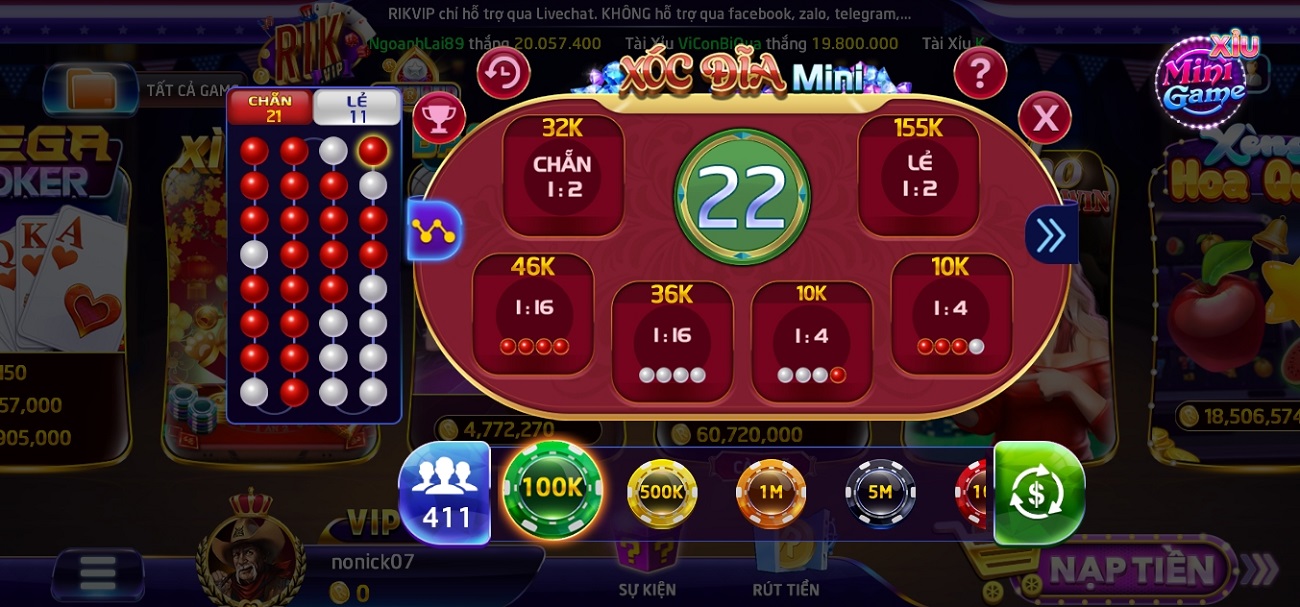Open the question mark help button
Screen dimensions: 1300x607
tap(979, 73)
